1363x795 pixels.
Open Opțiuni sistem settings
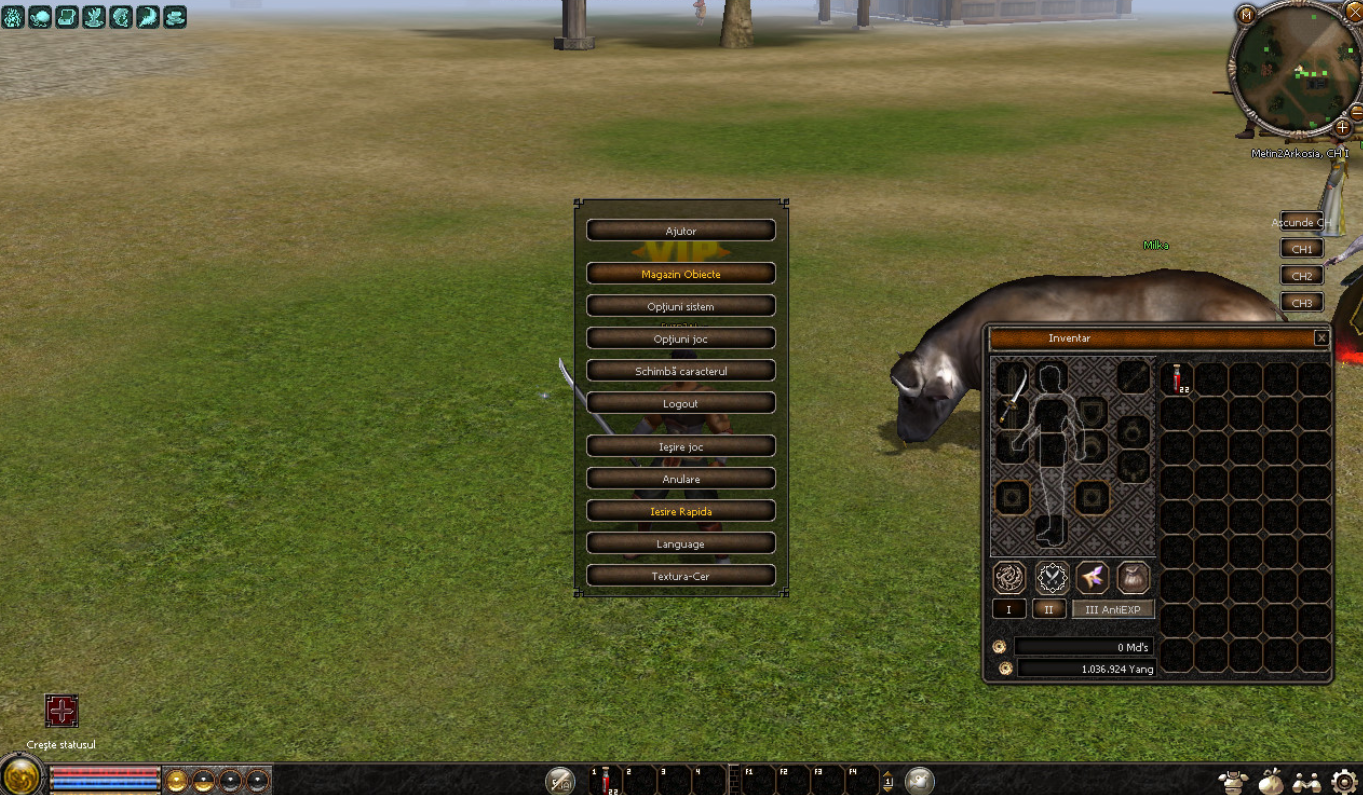point(680,306)
